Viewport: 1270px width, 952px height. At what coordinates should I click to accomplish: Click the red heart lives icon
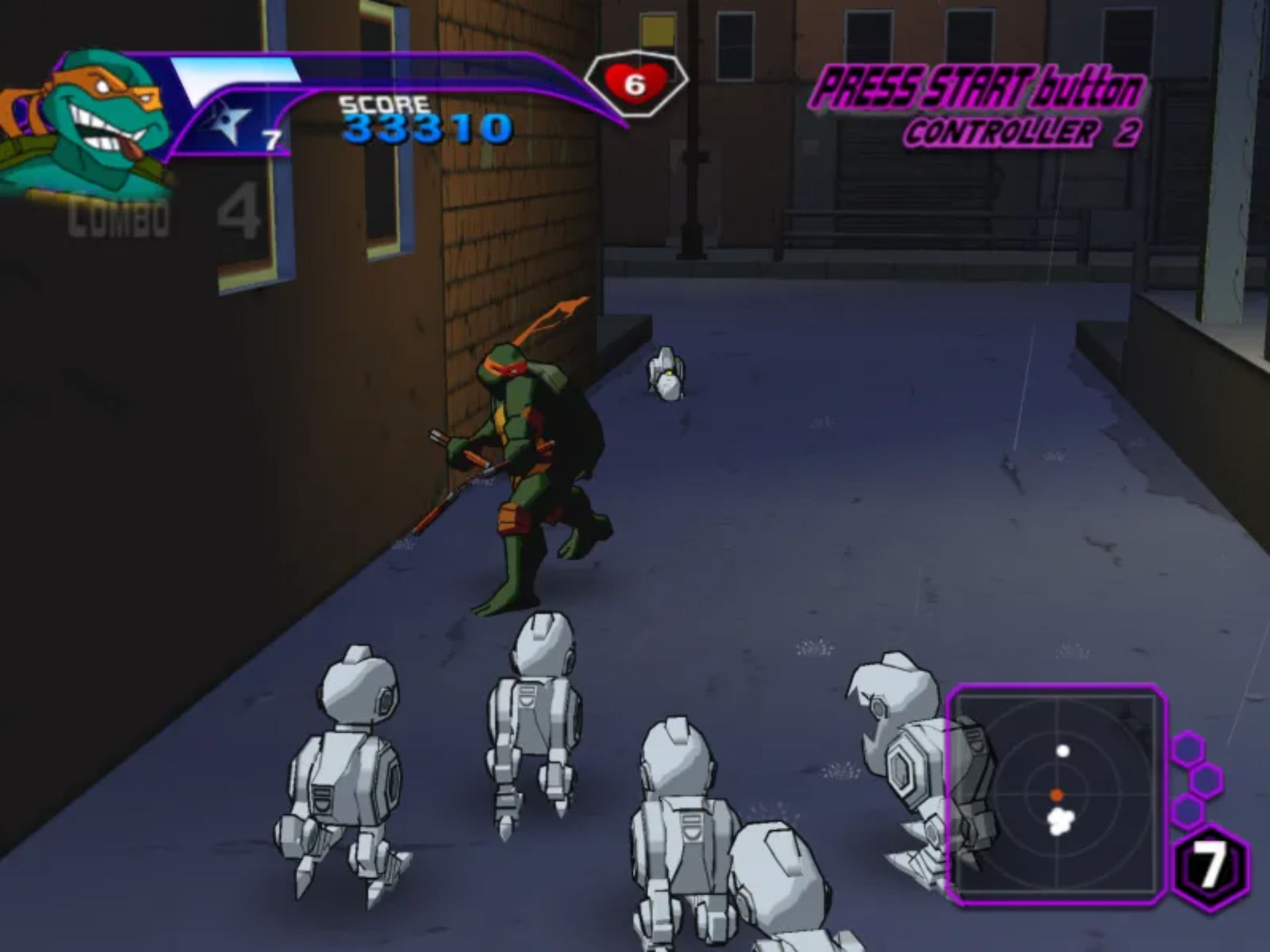pyautogui.click(x=635, y=84)
